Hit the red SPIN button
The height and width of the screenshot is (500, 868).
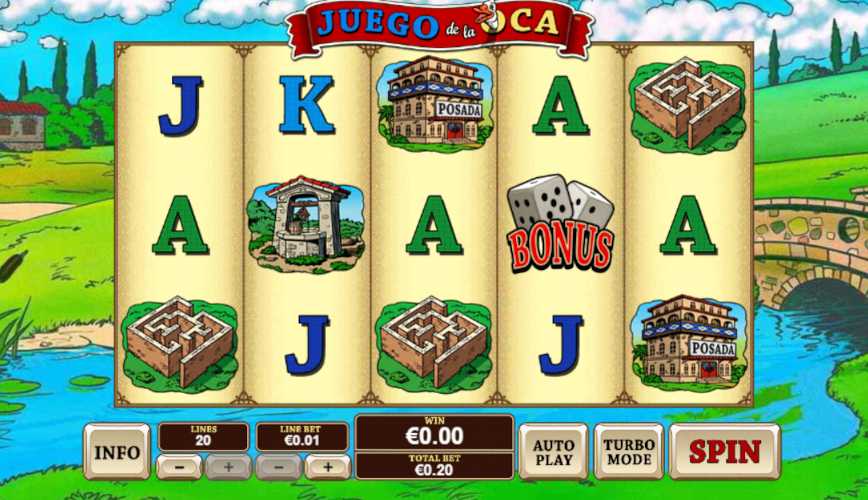(x=724, y=451)
